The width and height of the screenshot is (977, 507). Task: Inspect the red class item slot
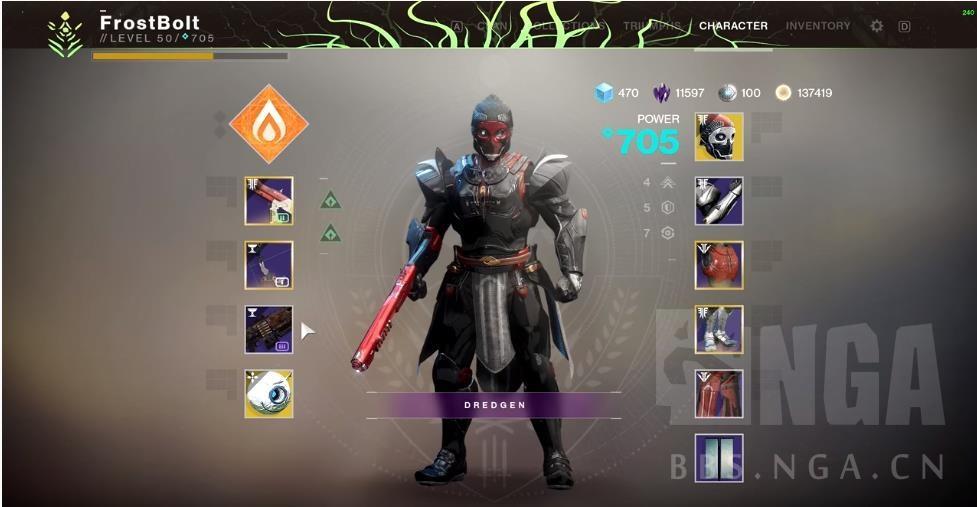click(719, 393)
